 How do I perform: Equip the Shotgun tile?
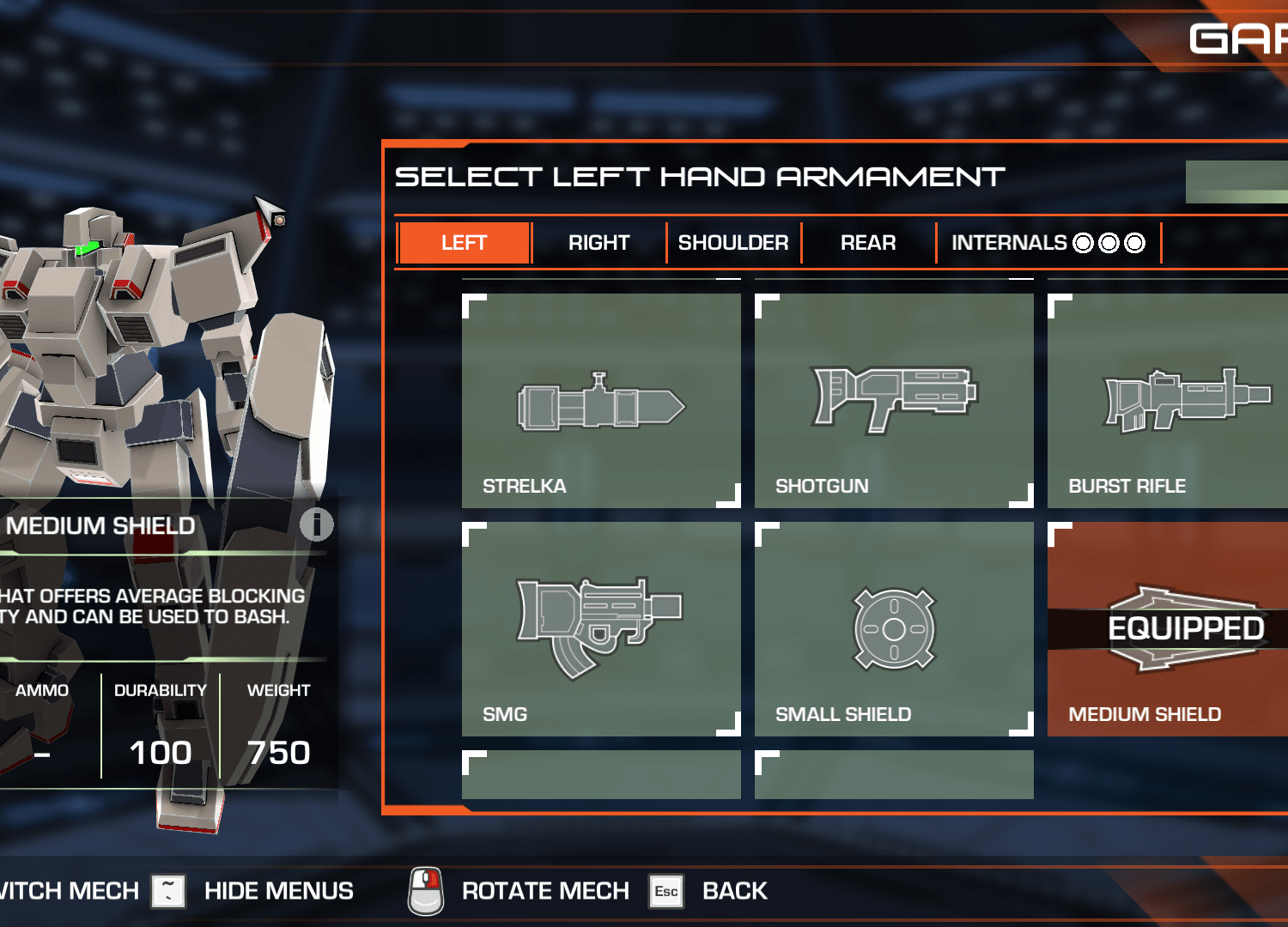click(x=894, y=401)
